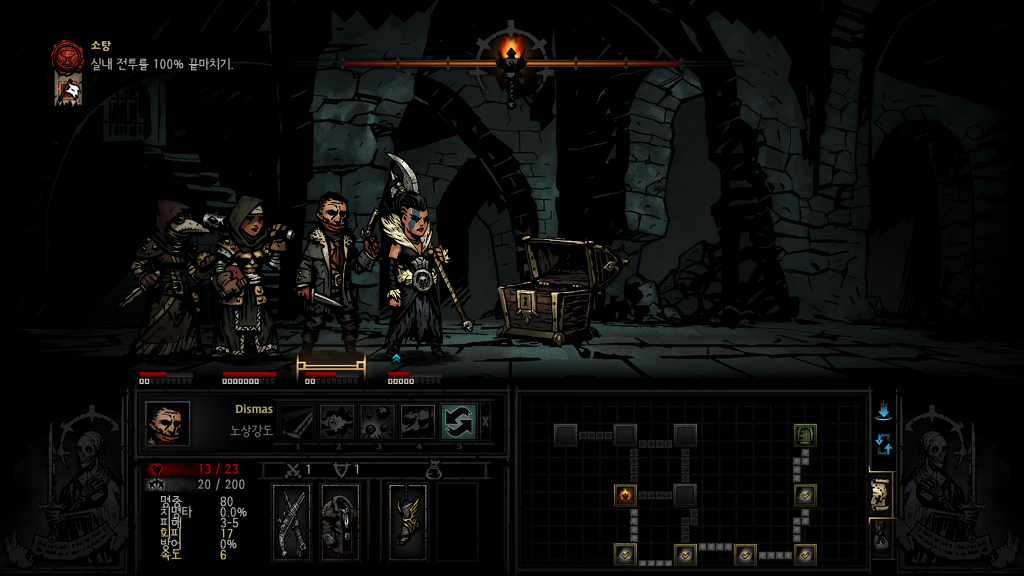Screen dimensions: 1024x576
Task: Pick the third skill showing grapeshot pellets
Action: point(377,421)
